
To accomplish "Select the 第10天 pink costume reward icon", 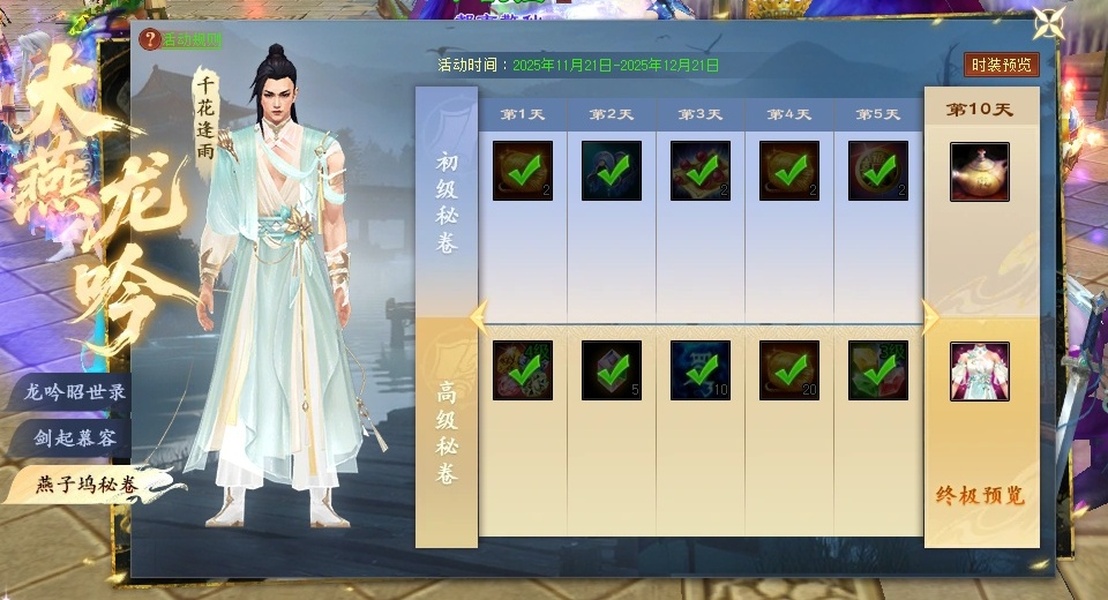I will (x=979, y=371).
